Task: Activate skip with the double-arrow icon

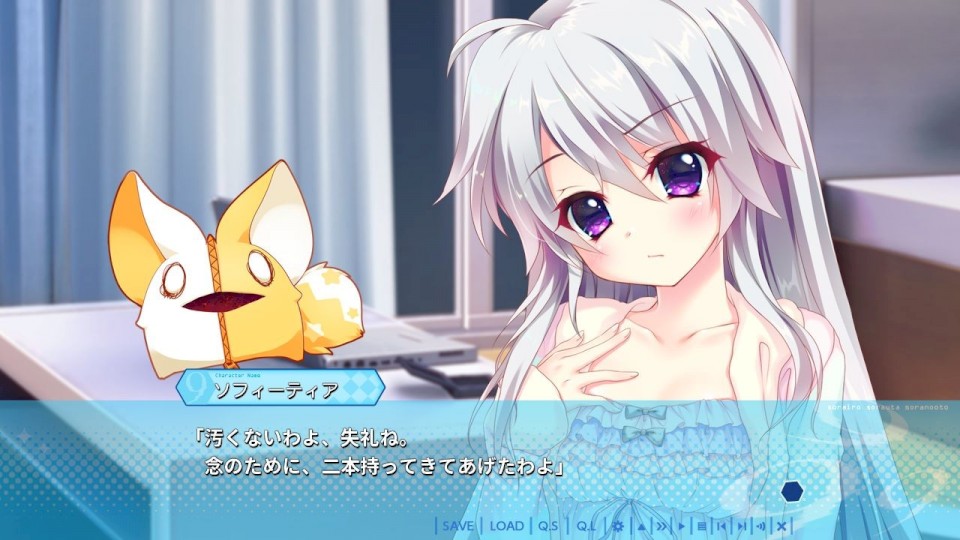Action: click(661, 526)
